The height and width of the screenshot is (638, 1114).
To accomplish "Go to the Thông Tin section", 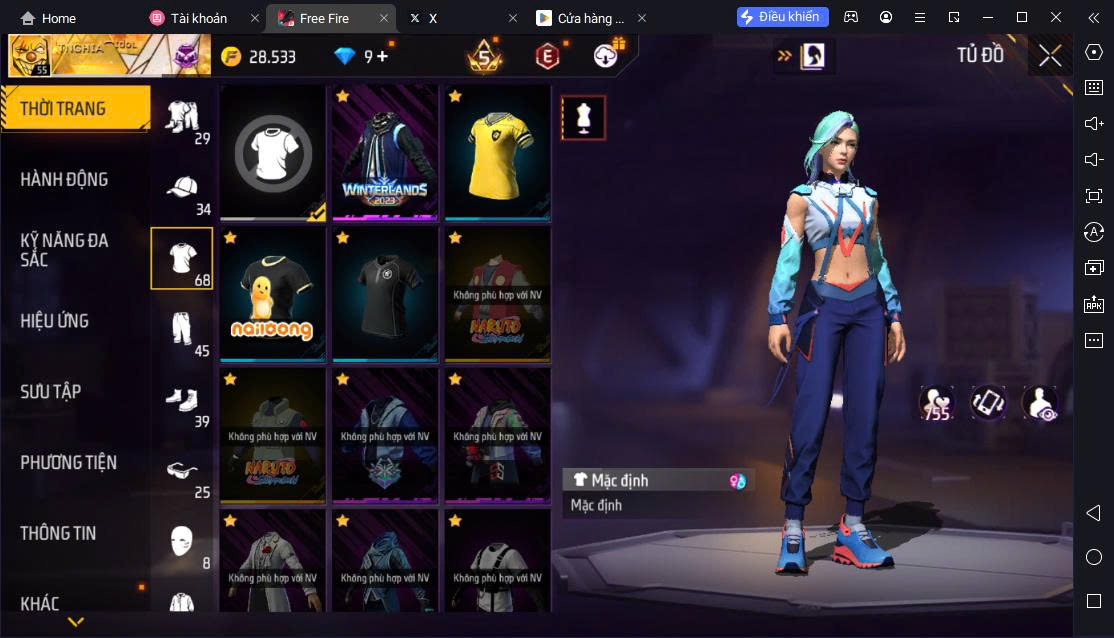I will click(x=58, y=534).
